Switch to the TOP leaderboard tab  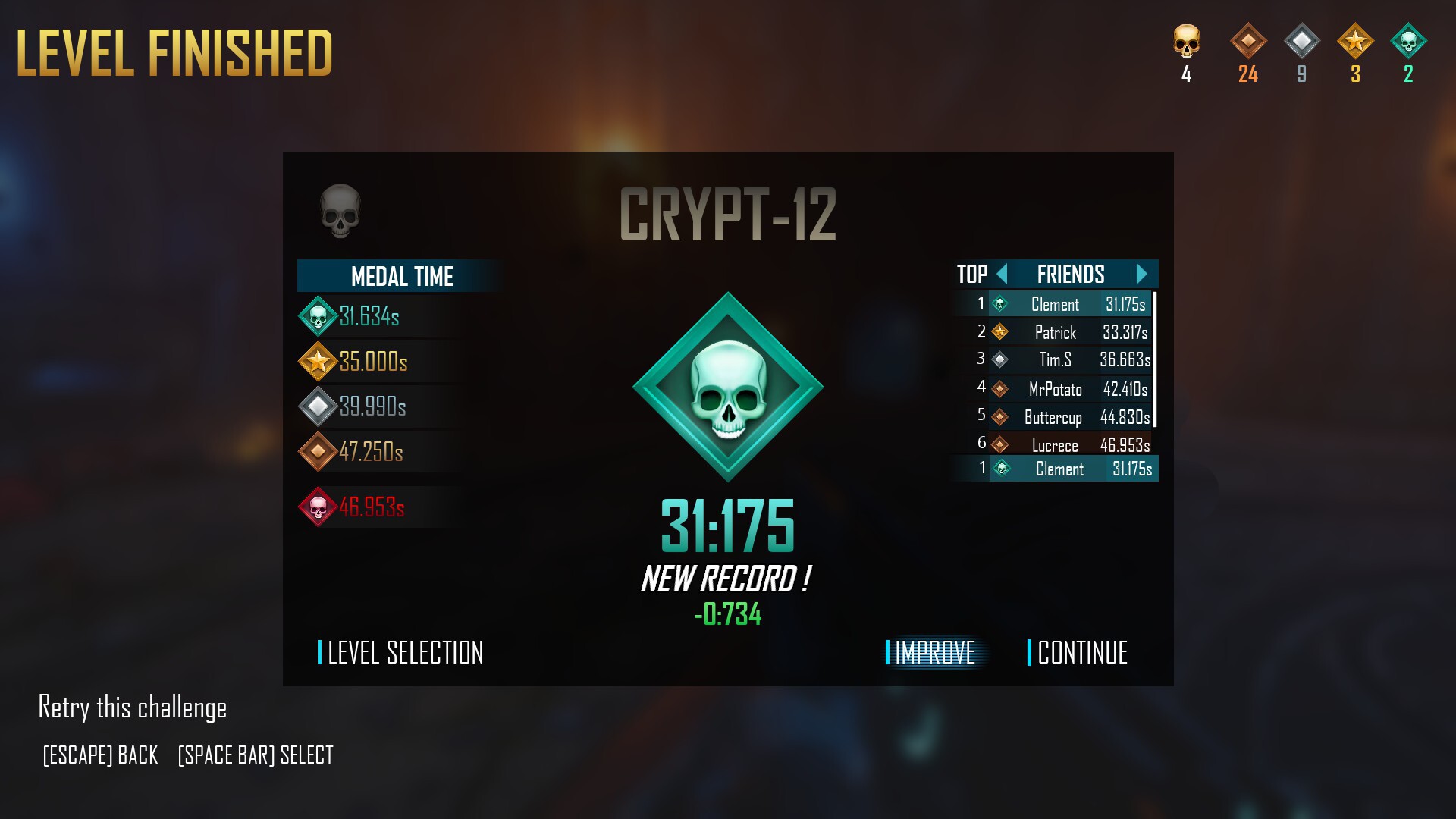coord(973,275)
